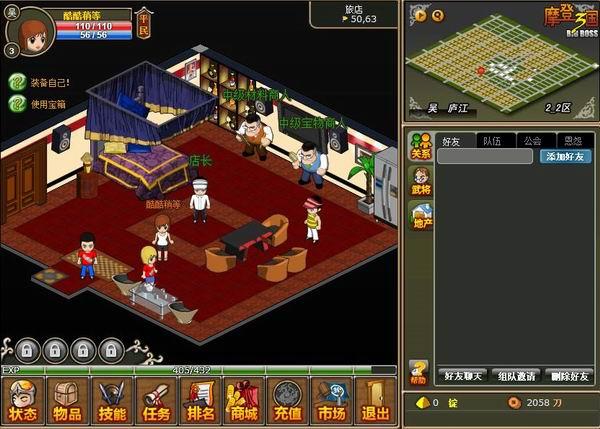
Task: Open the 商城 shop mall
Action: tap(244, 401)
